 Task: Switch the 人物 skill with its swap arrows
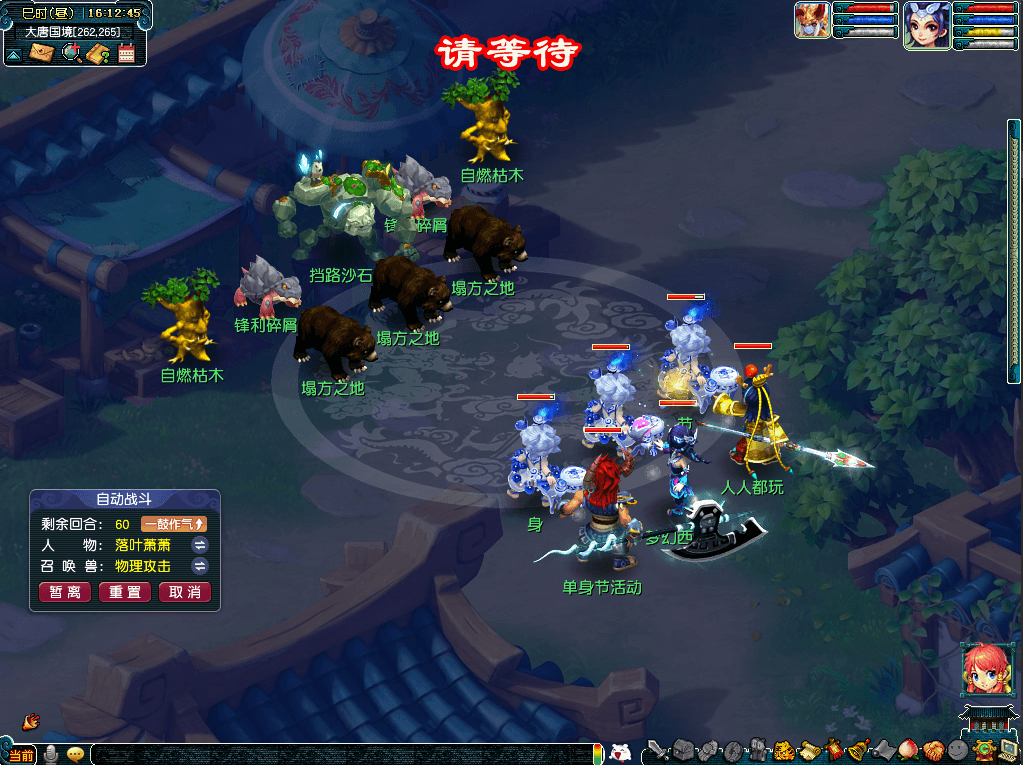(x=199, y=545)
